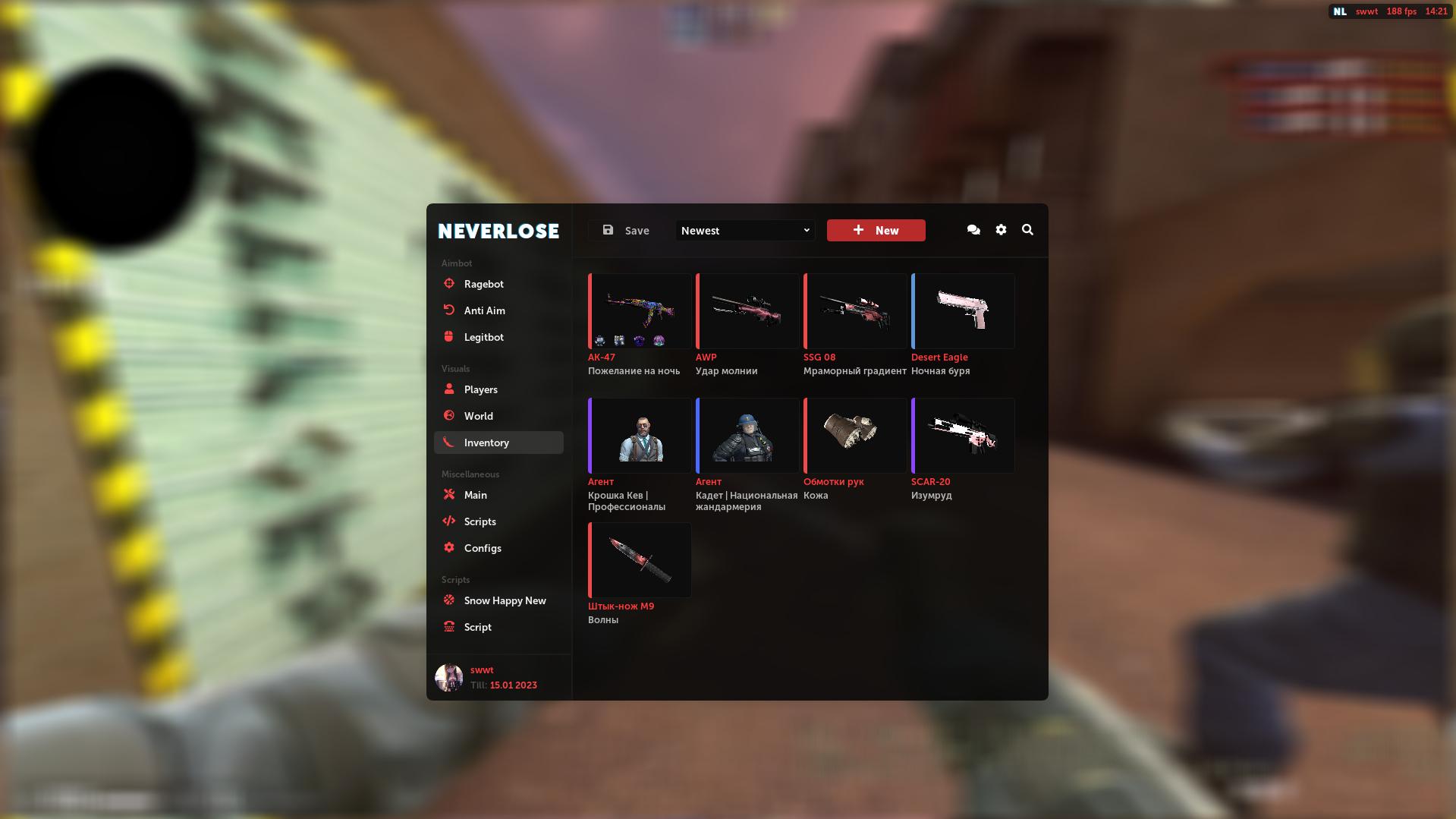
Task: Open the settings gear in the top bar
Action: tap(1001, 229)
